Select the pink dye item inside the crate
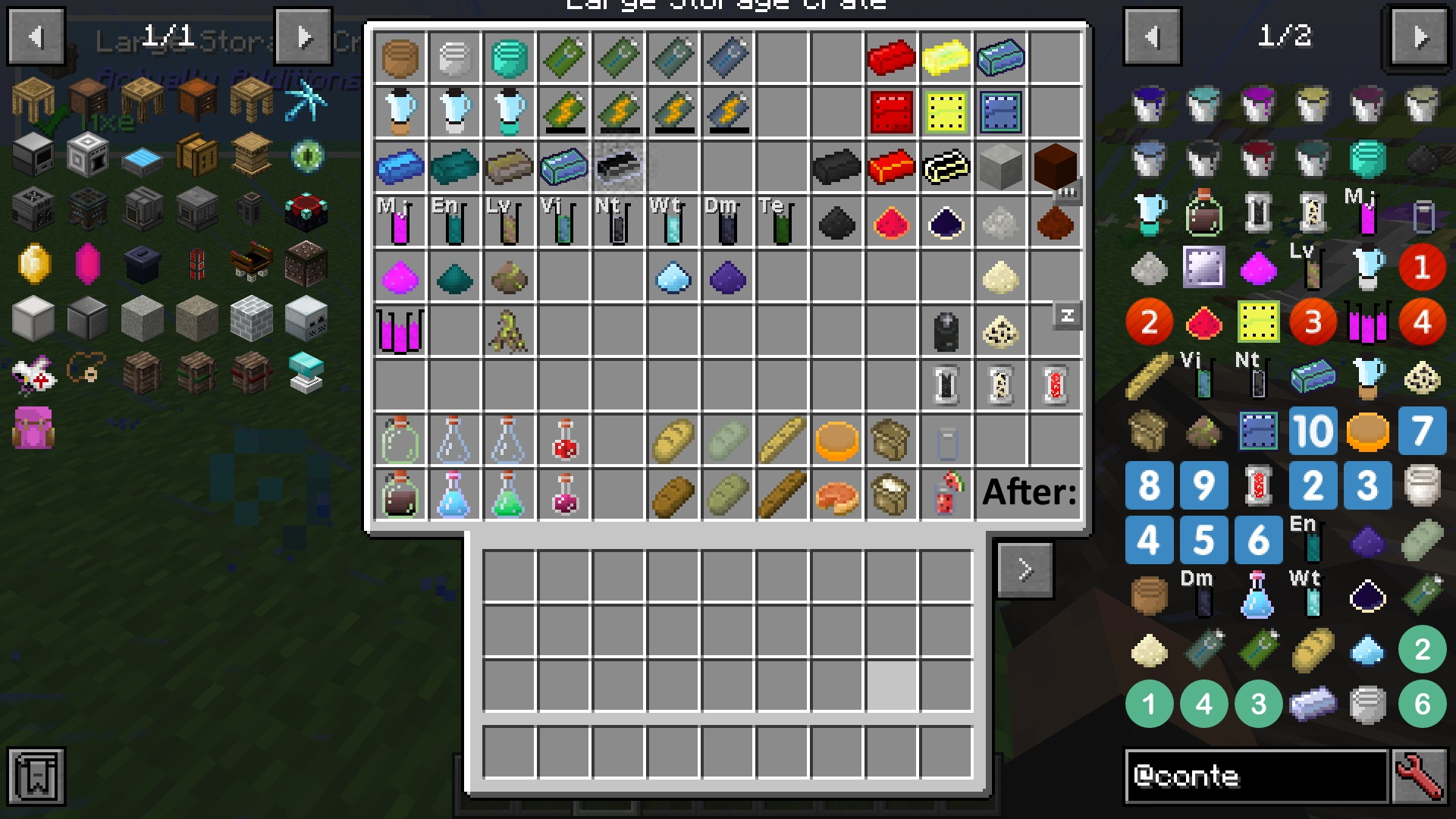The width and height of the screenshot is (1456, 819). pyautogui.click(x=400, y=277)
